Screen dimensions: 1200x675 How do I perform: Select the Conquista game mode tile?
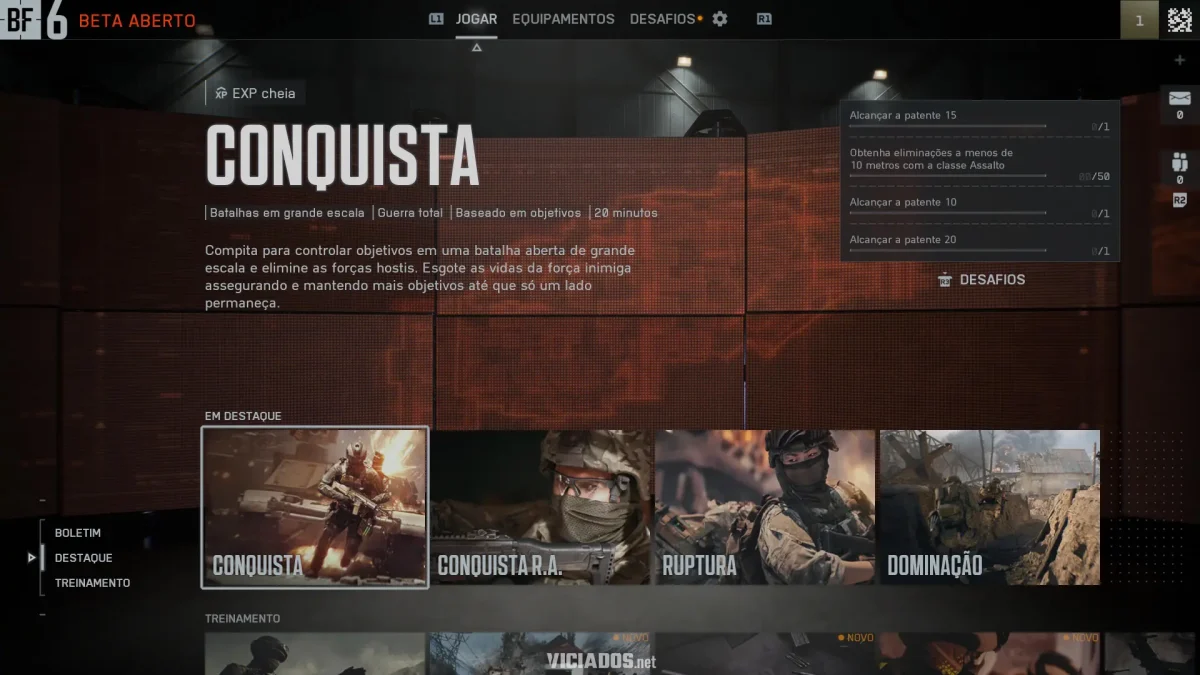coord(315,507)
